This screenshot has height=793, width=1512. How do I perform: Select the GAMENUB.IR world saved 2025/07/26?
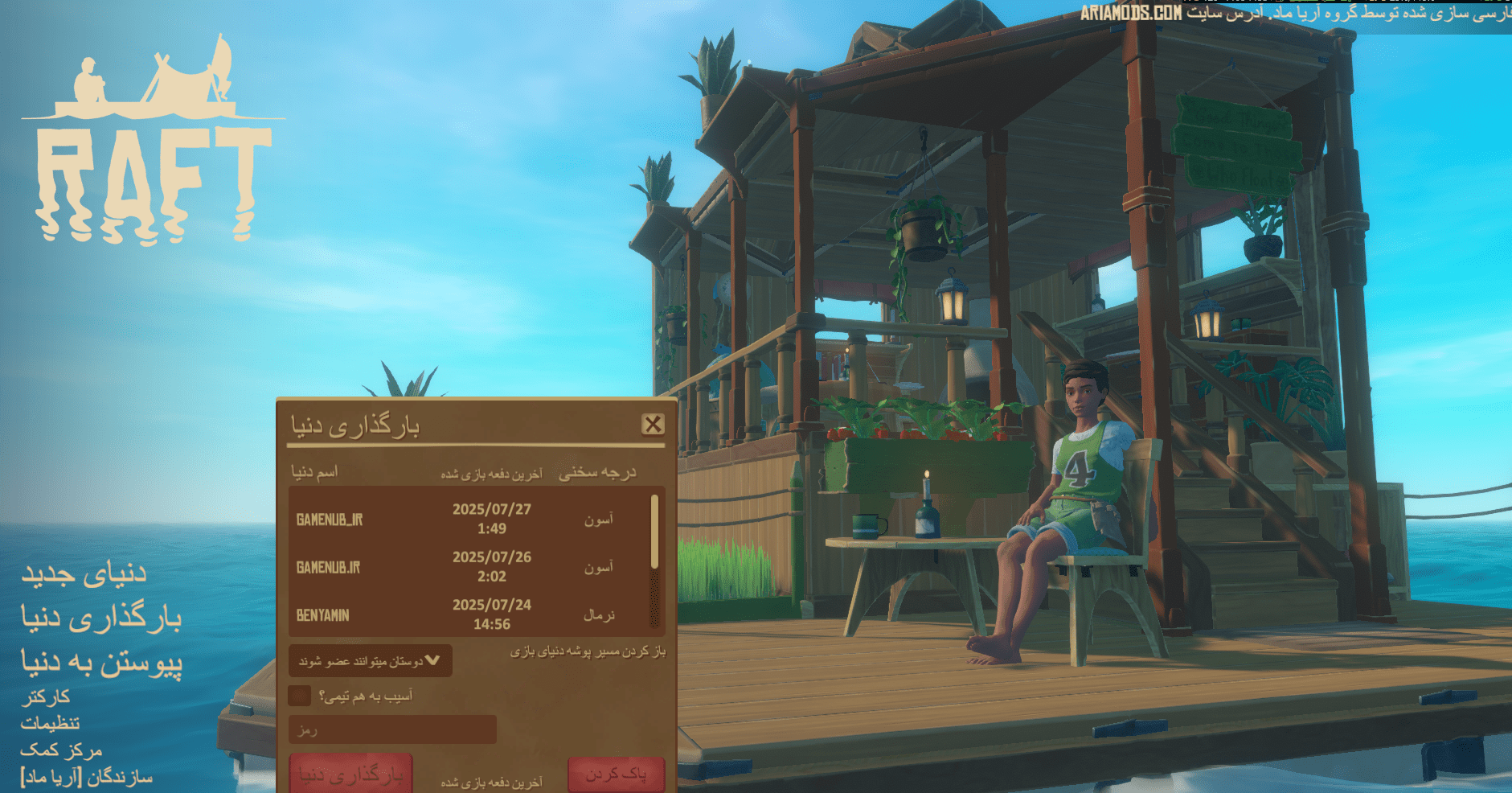click(x=466, y=567)
